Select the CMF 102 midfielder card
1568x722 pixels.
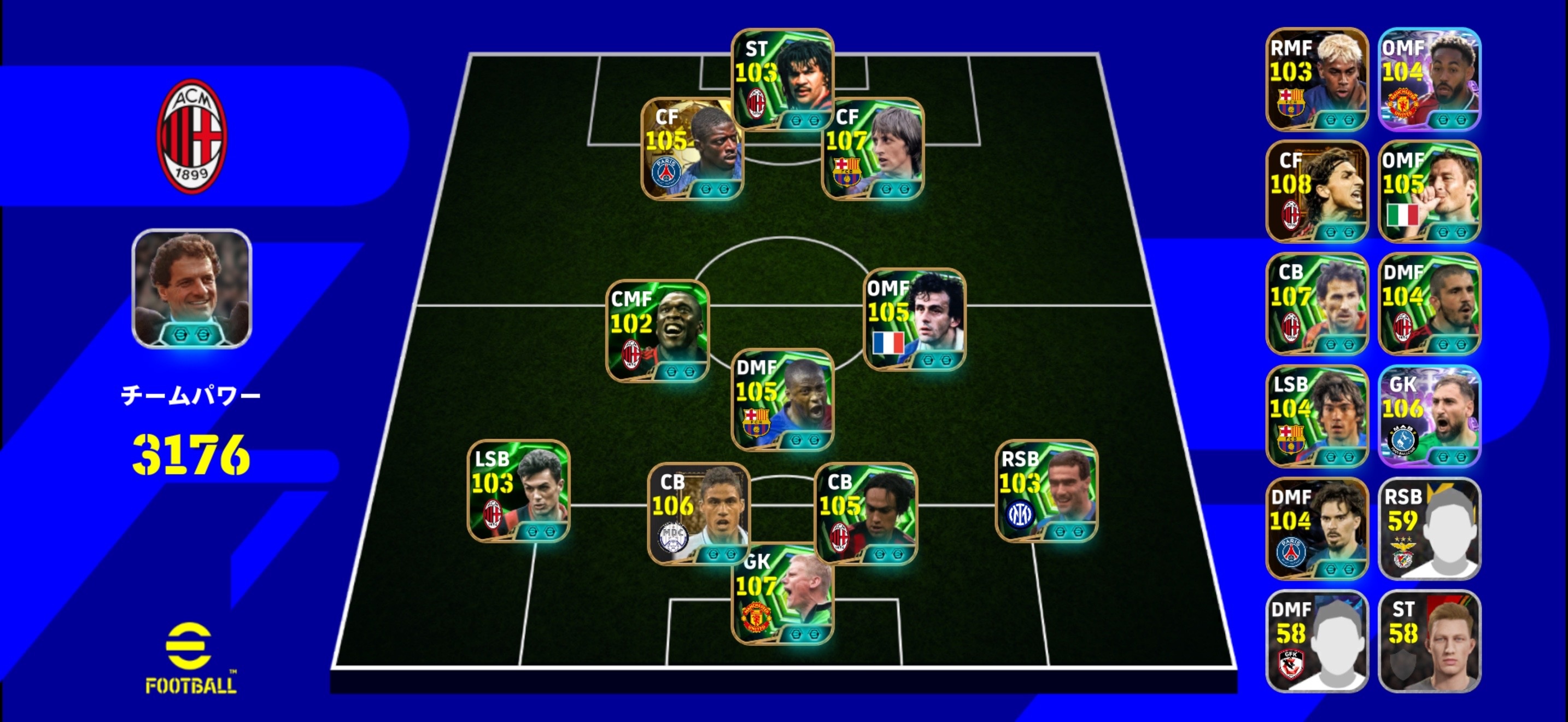(657, 330)
